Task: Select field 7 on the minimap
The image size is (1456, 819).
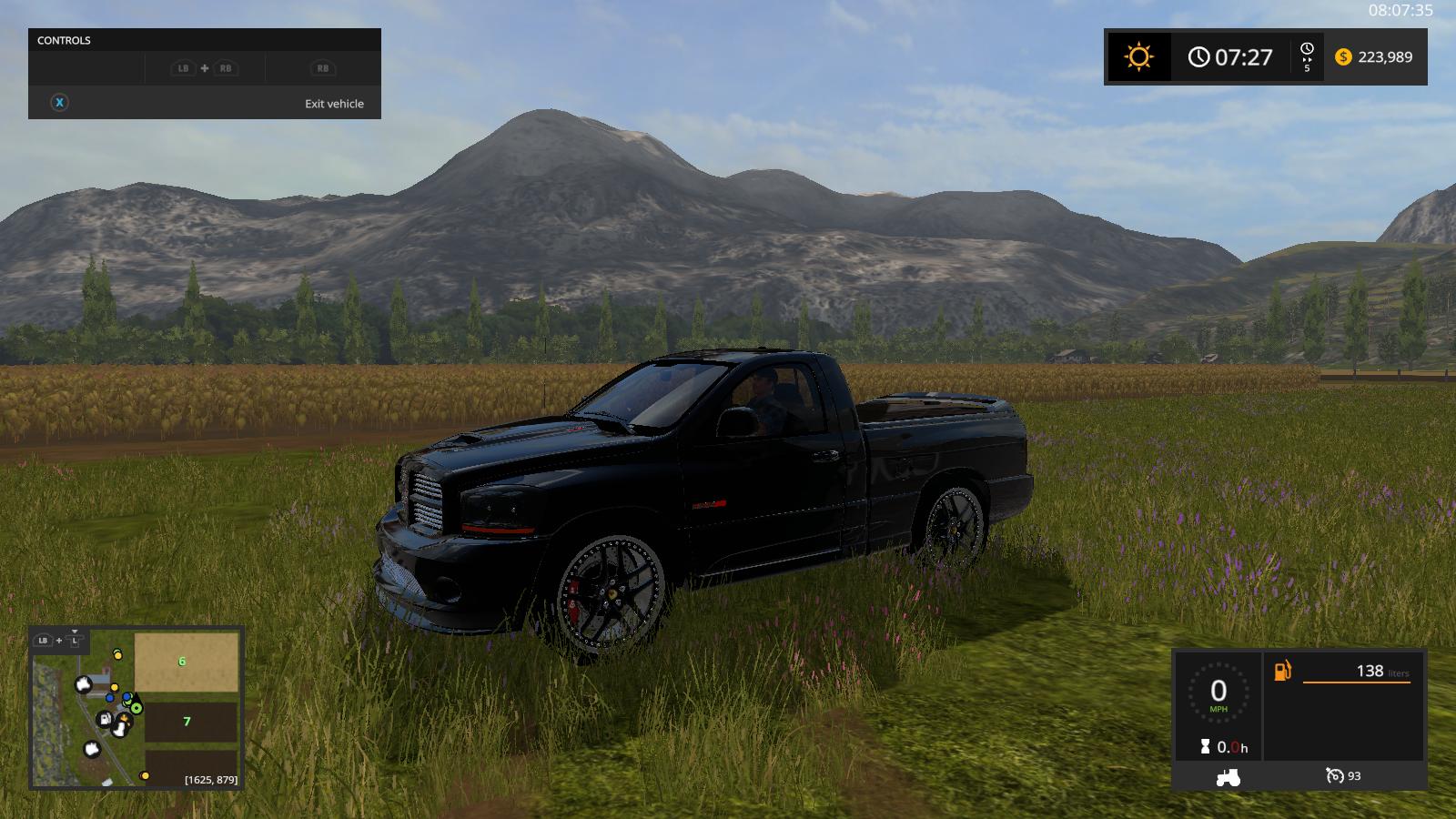Action: [189, 721]
